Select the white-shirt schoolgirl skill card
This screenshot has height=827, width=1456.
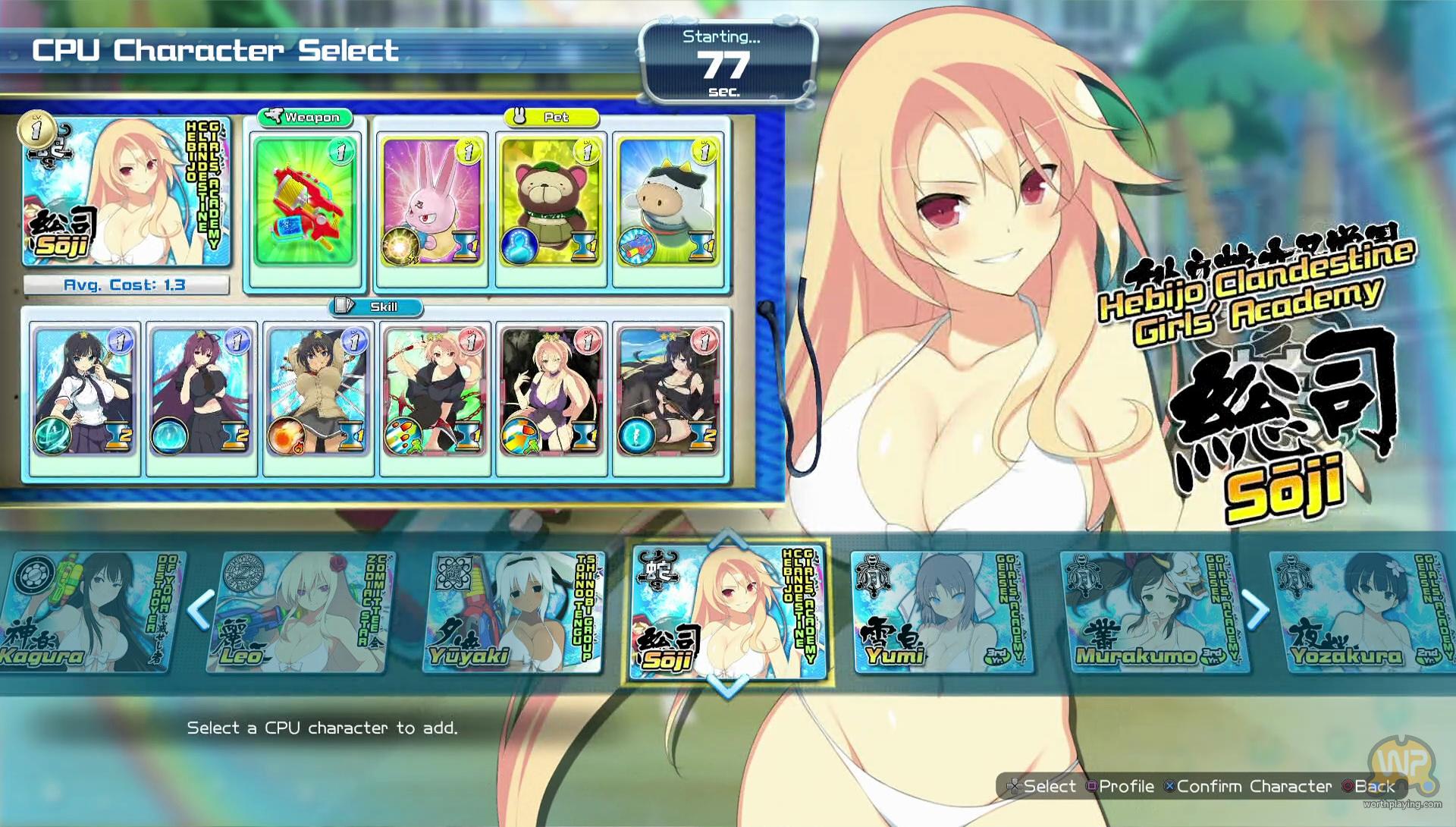click(84, 391)
